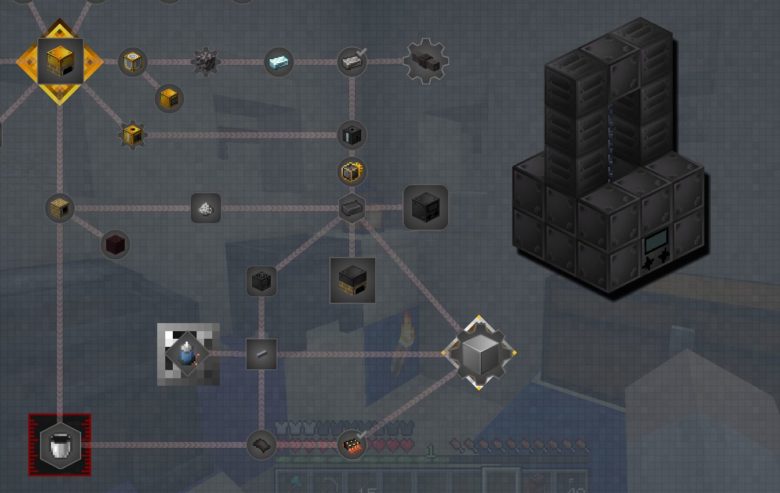Open the light-blue ingot quest node
This screenshot has height=493, width=780.
point(279,62)
